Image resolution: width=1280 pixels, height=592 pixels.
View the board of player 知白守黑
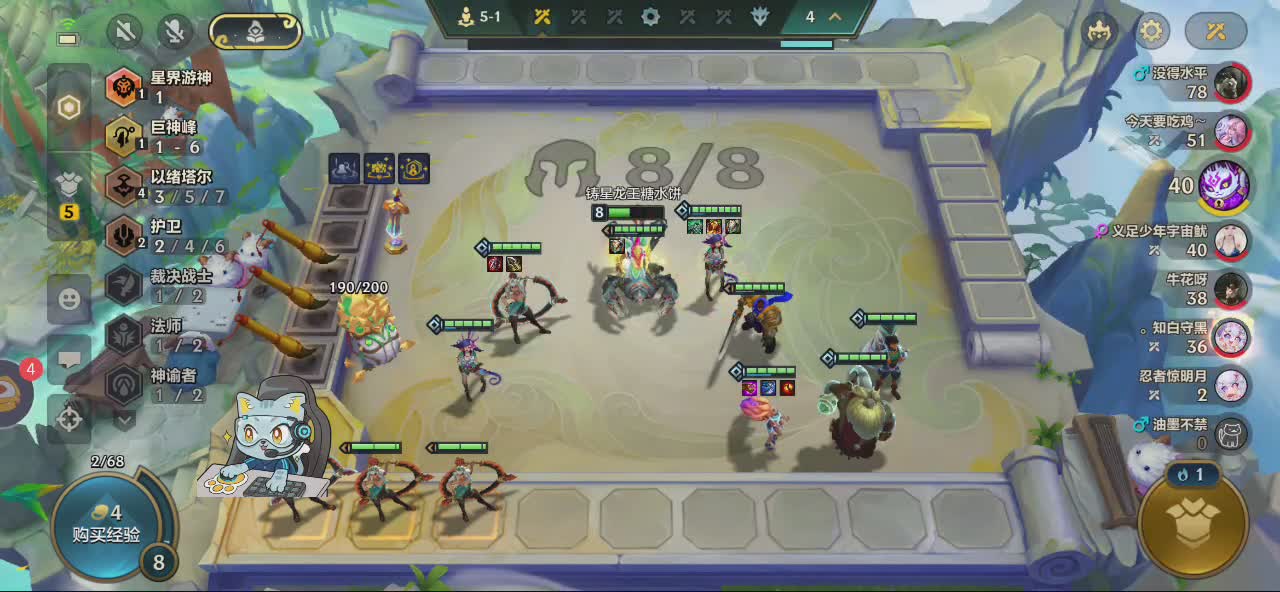(1232, 338)
